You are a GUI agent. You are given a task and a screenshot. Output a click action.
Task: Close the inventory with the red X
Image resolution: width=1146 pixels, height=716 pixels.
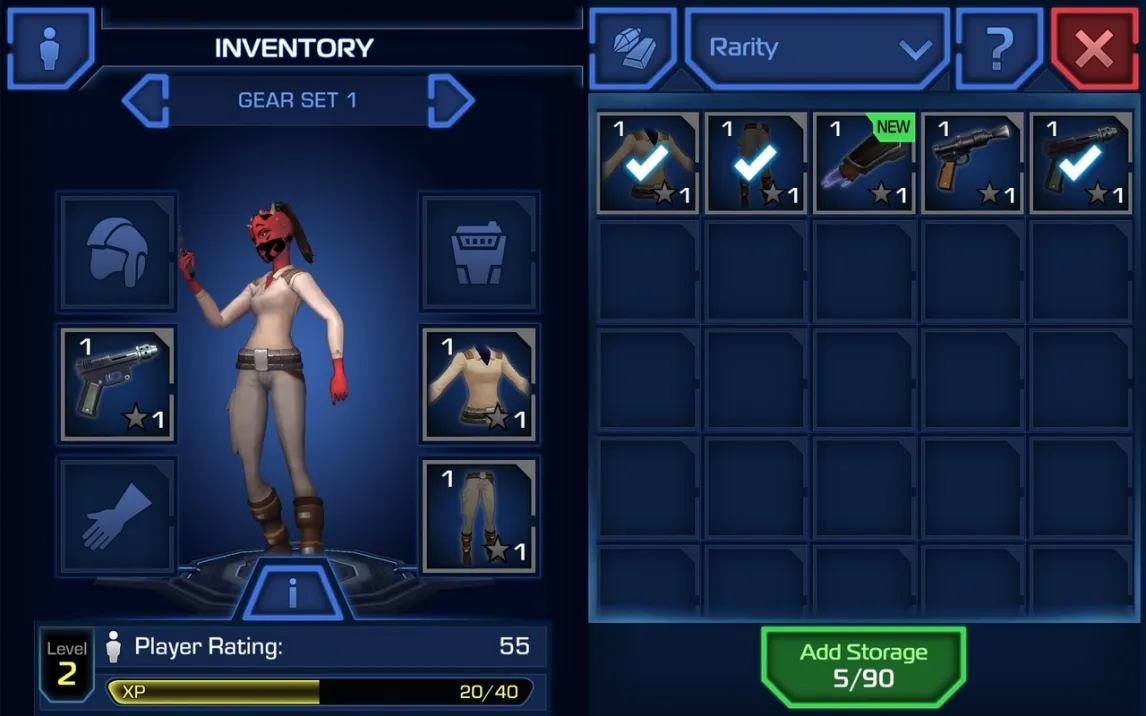(1093, 48)
